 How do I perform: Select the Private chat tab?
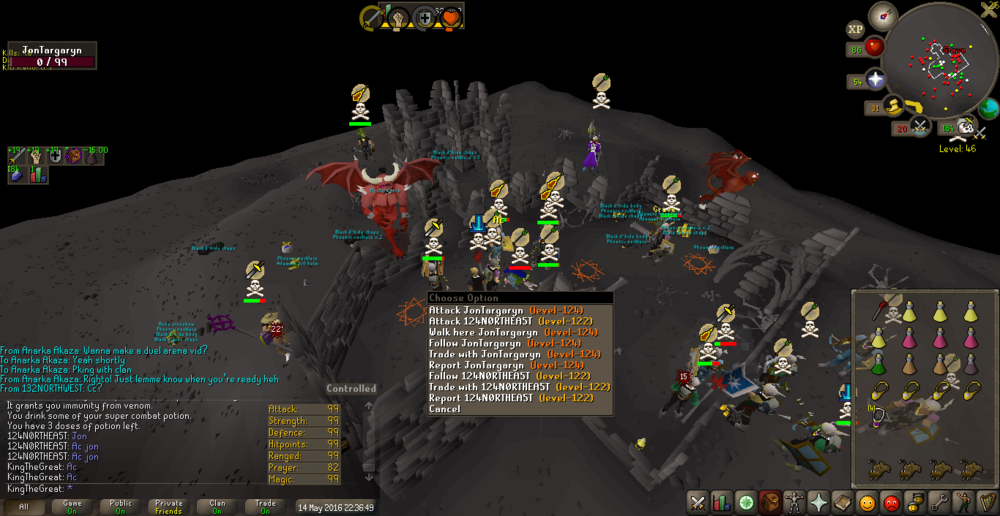(x=169, y=507)
